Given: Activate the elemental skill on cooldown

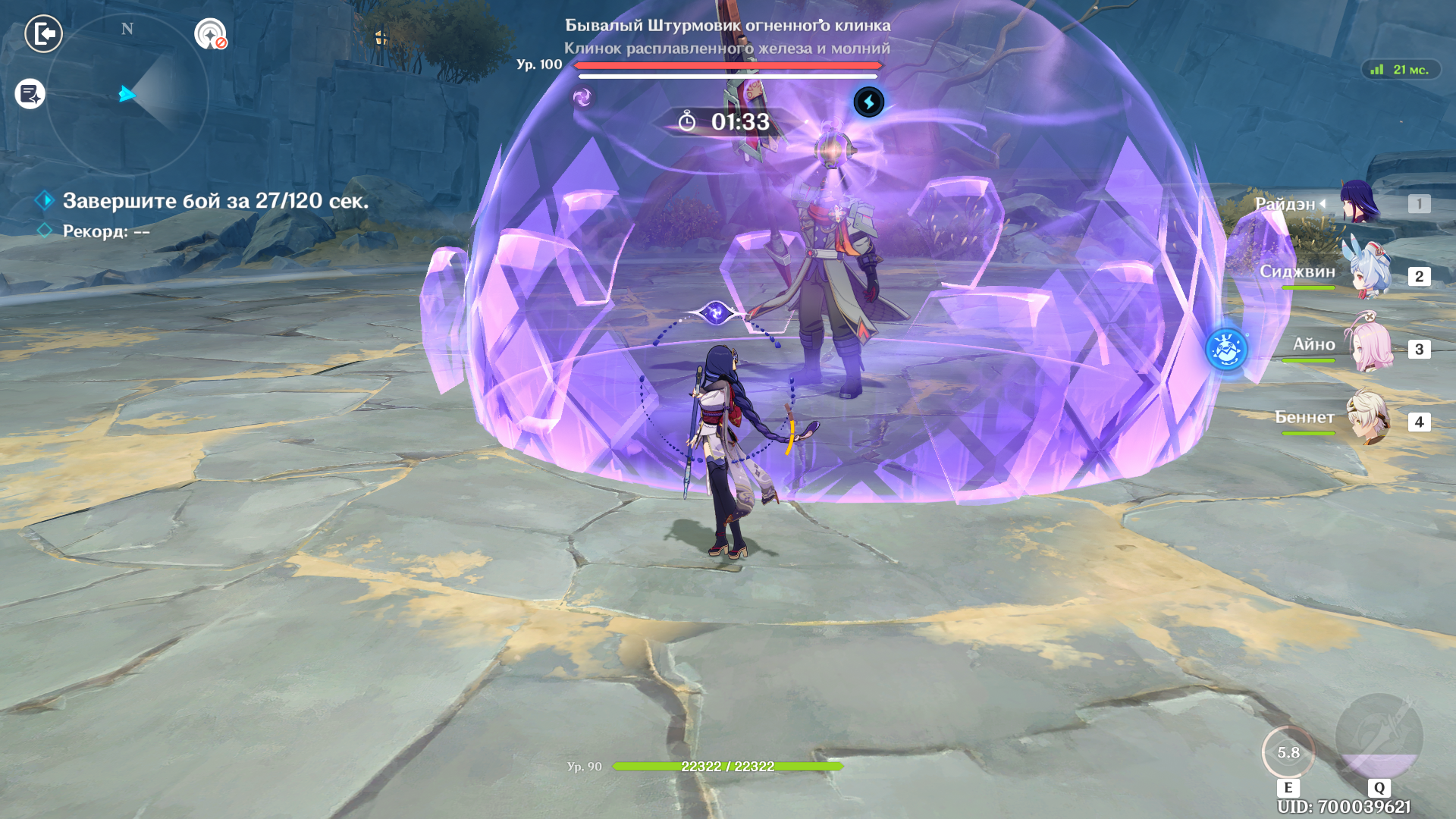Looking at the screenshot, I should pyautogui.click(x=1288, y=752).
